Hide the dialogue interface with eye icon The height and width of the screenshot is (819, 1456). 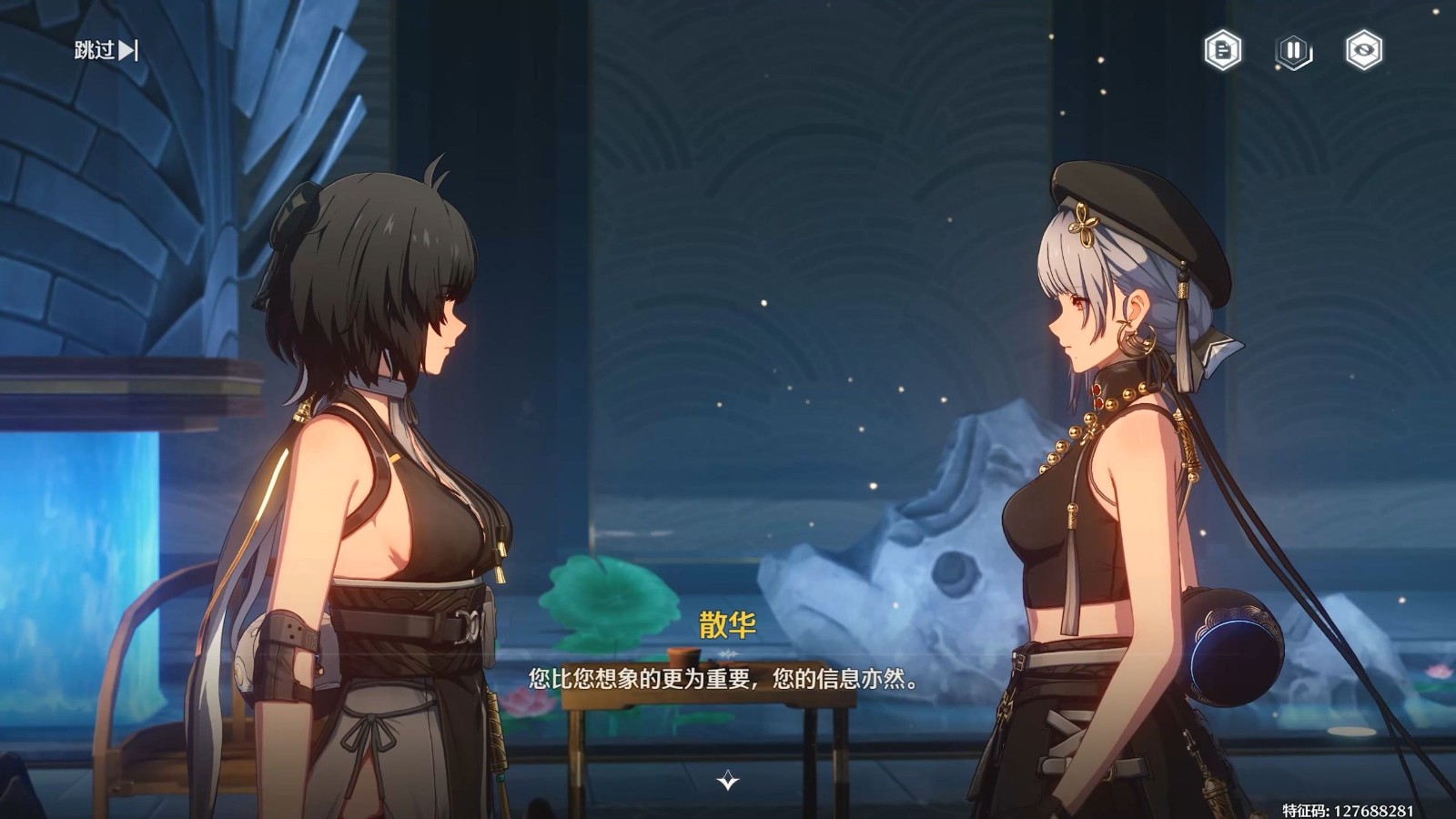(1363, 50)
